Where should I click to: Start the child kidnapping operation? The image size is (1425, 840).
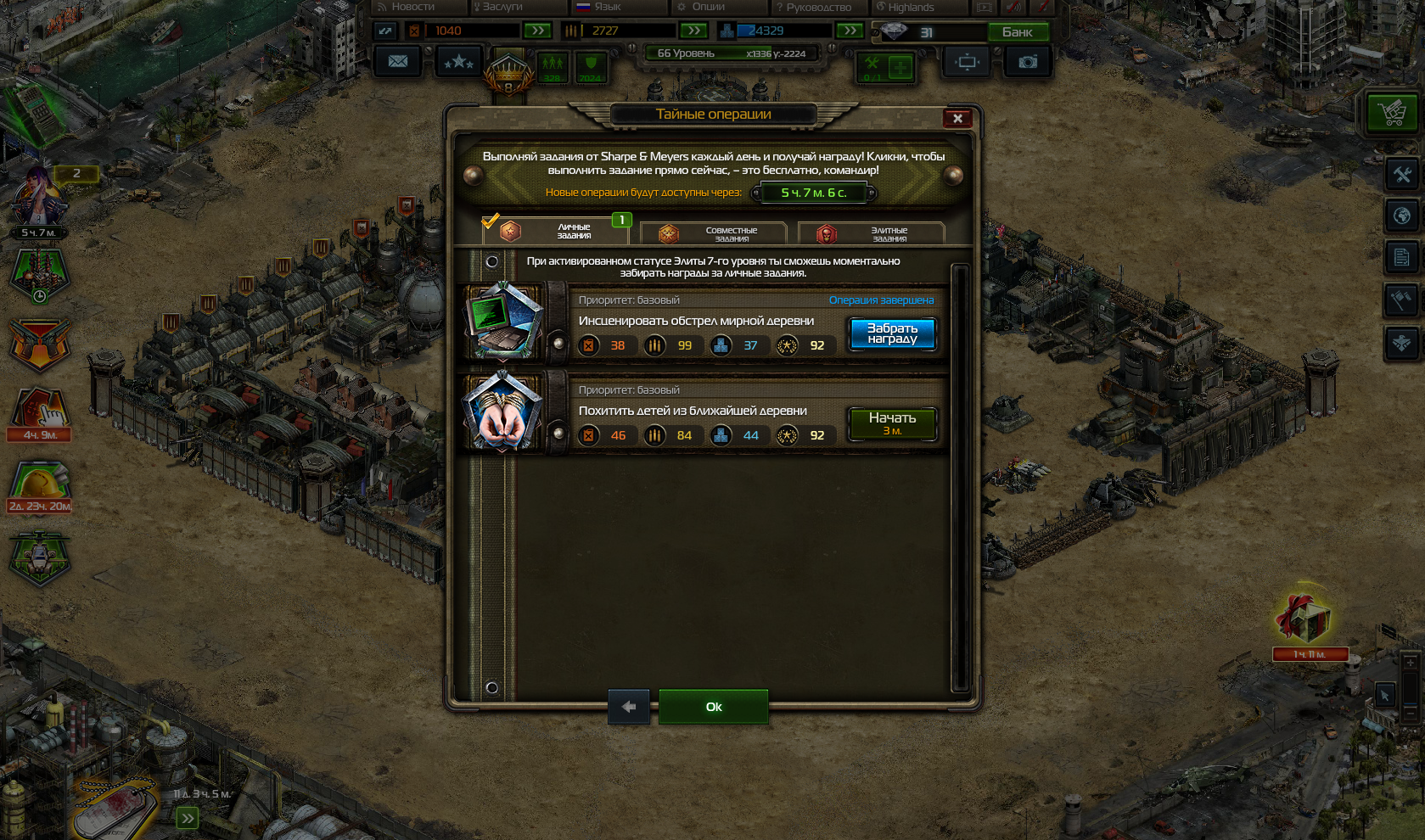click(892, 423)
